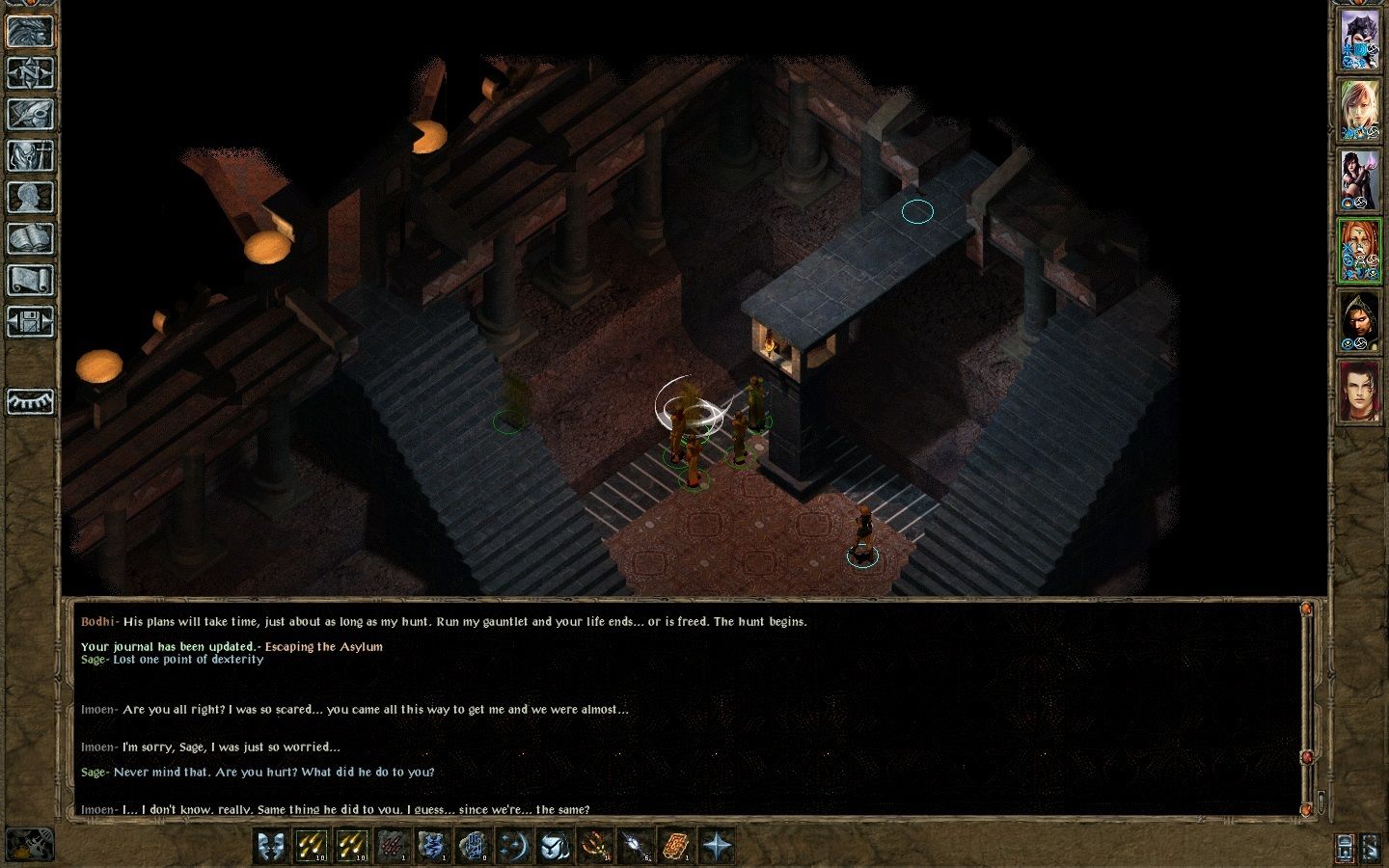Use the orange scroll quick item
Viewport: 1389px width, 868px height.
[x=674, y=846]
